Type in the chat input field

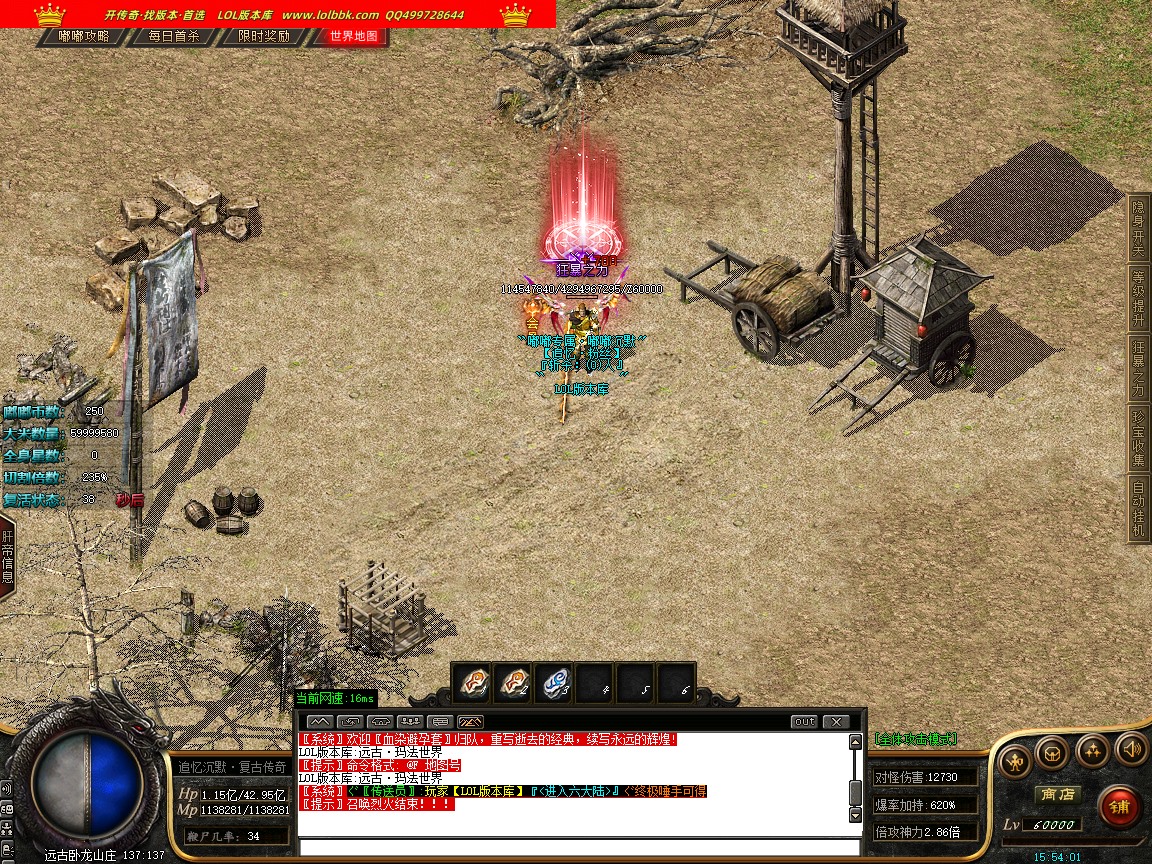(x=580, y=847)
